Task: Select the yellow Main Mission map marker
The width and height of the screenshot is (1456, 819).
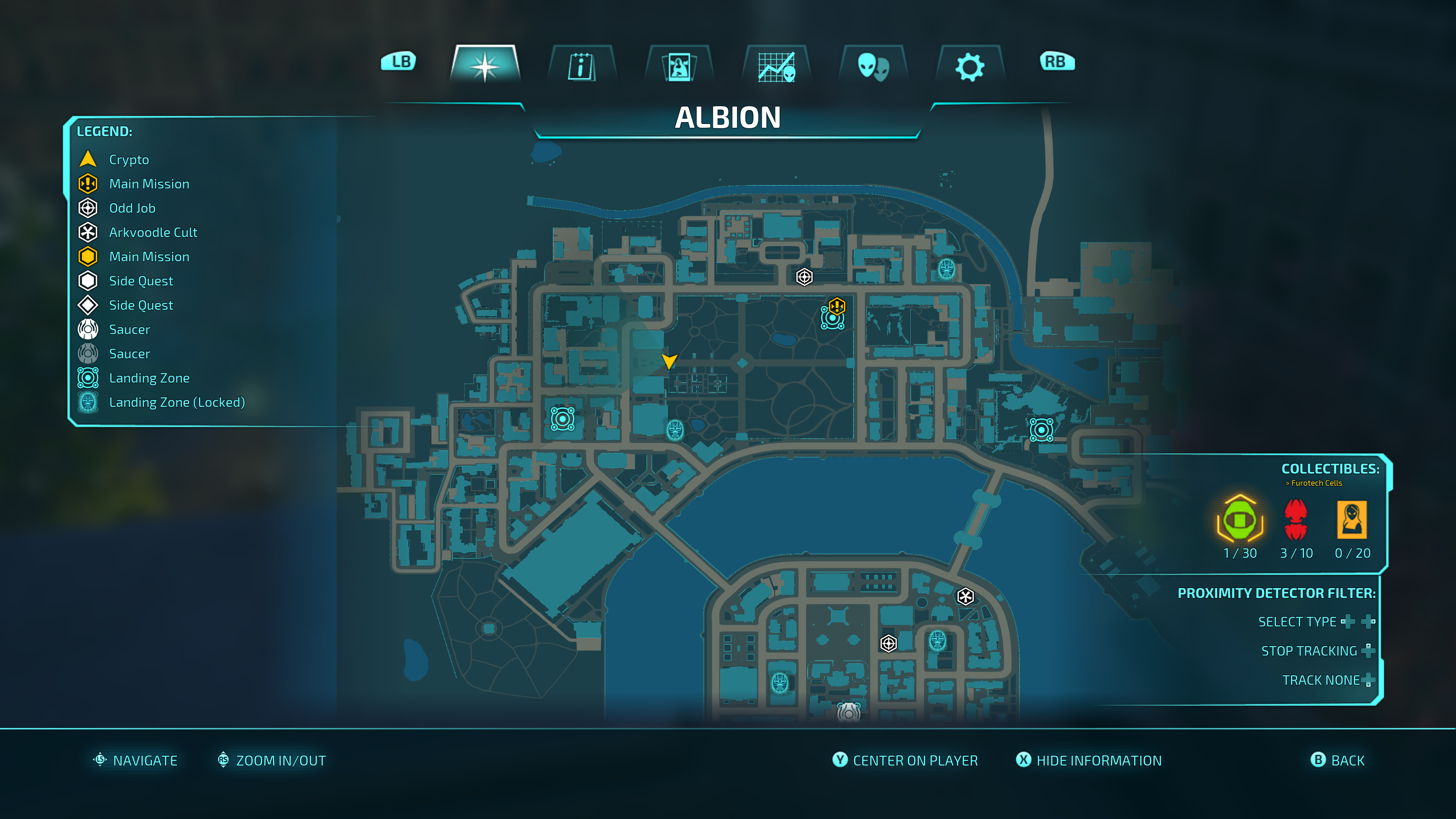Action: pos(836,307)
